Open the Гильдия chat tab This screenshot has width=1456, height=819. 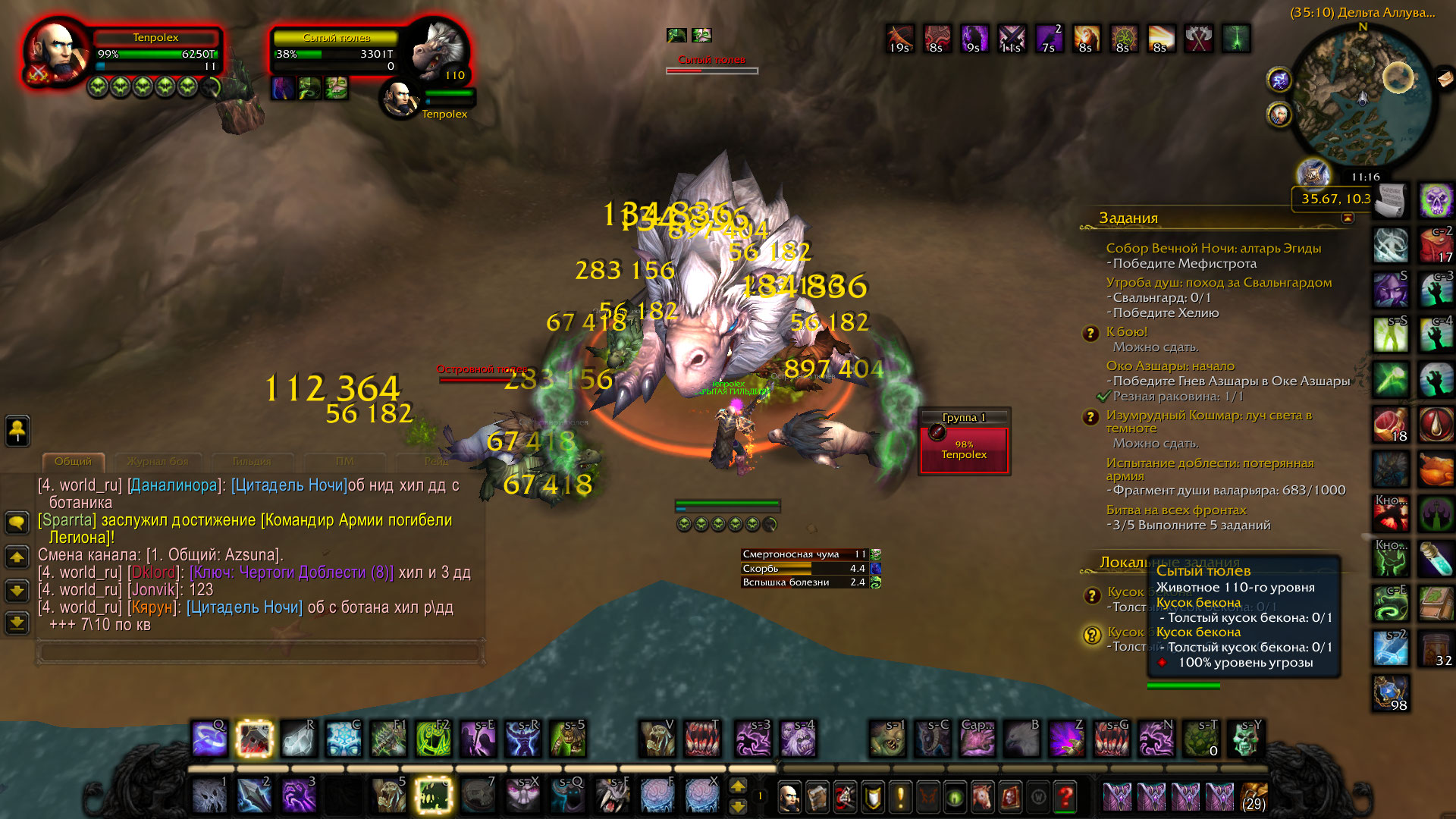tap(252, 461)
